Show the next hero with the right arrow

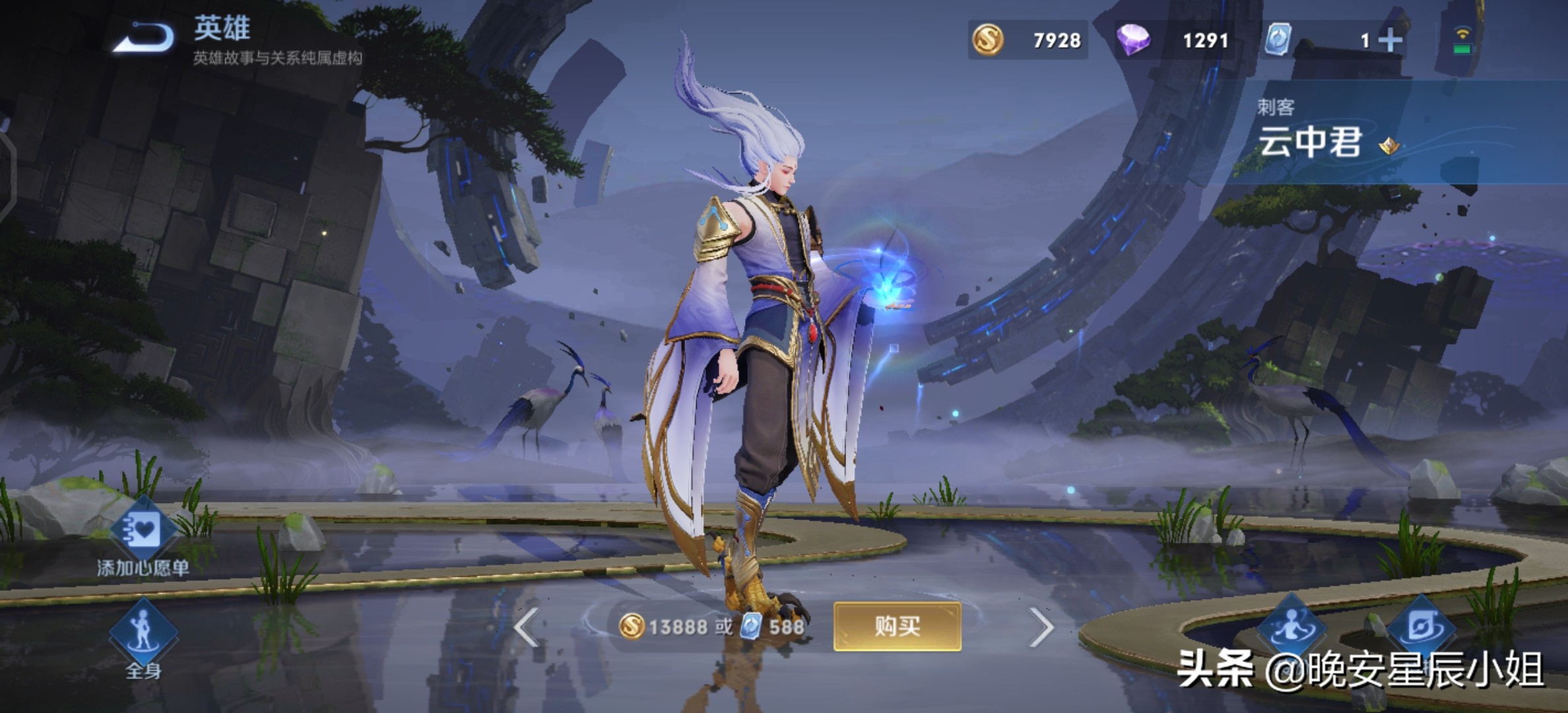[x=1041, y=627]
